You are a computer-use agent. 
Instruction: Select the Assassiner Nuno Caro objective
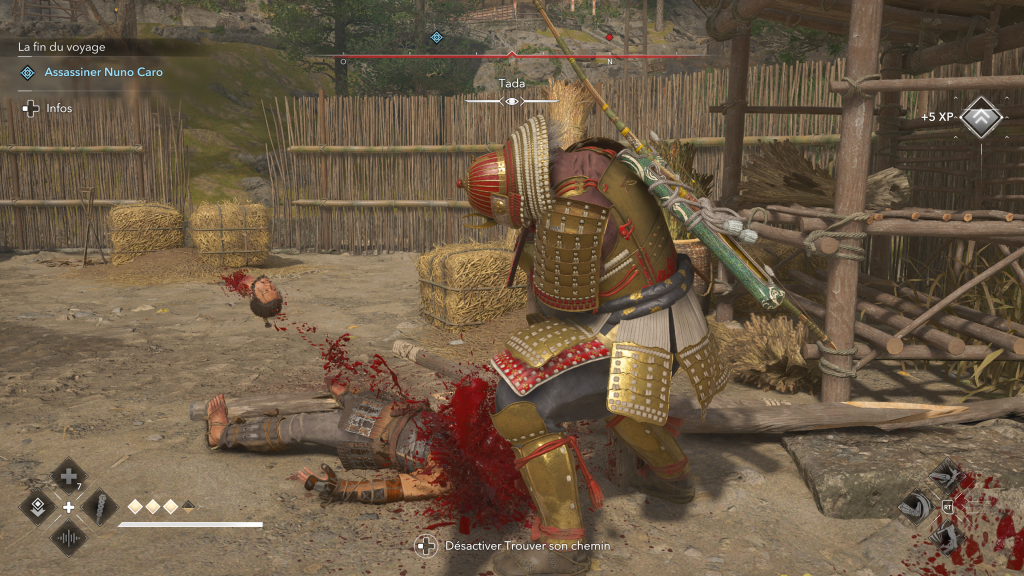click(103, 72)
